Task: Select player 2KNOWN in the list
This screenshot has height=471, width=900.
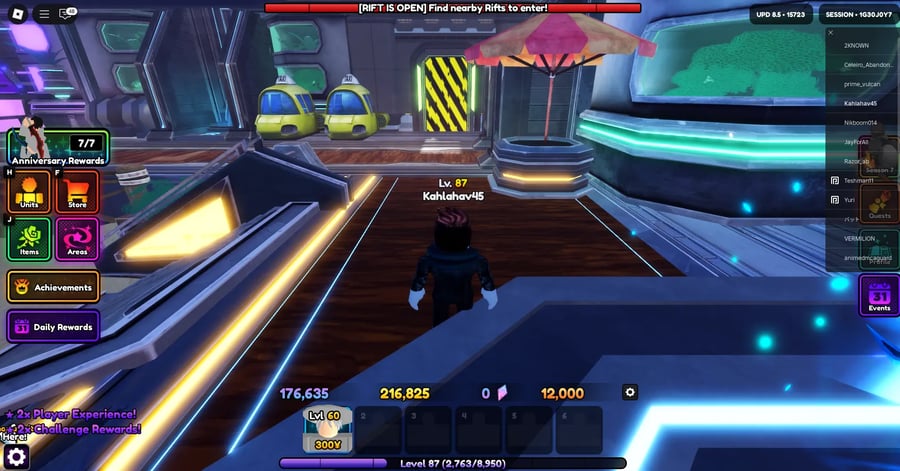Action: point(858,46)
